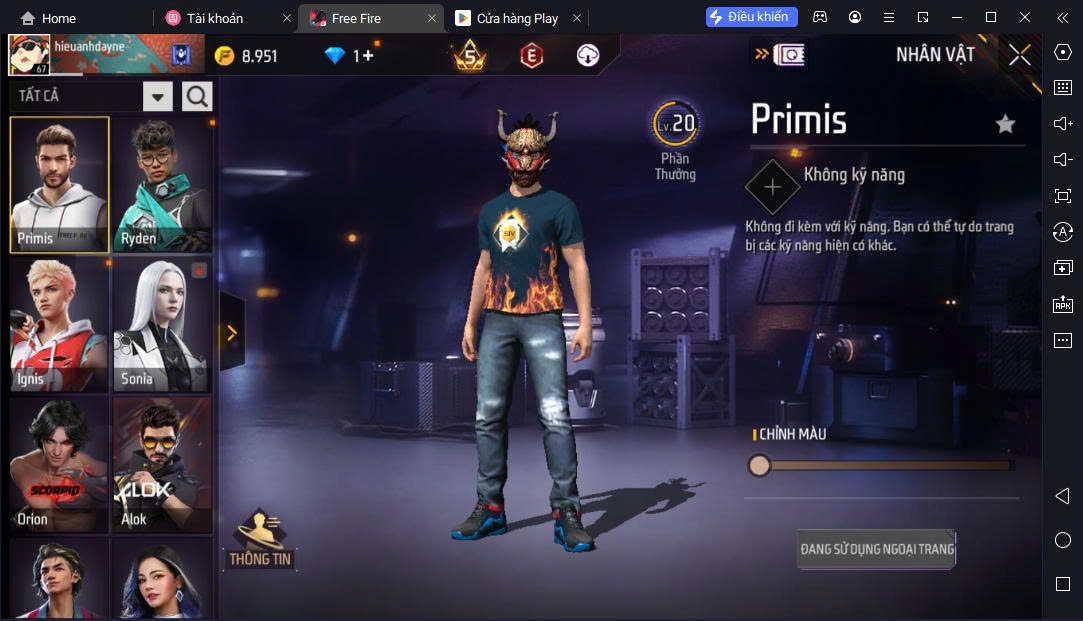This screenshot has height=621, width=1083.
Task: Switch to the Cửa hàng Play tab
Action: [x=516, y=18]
